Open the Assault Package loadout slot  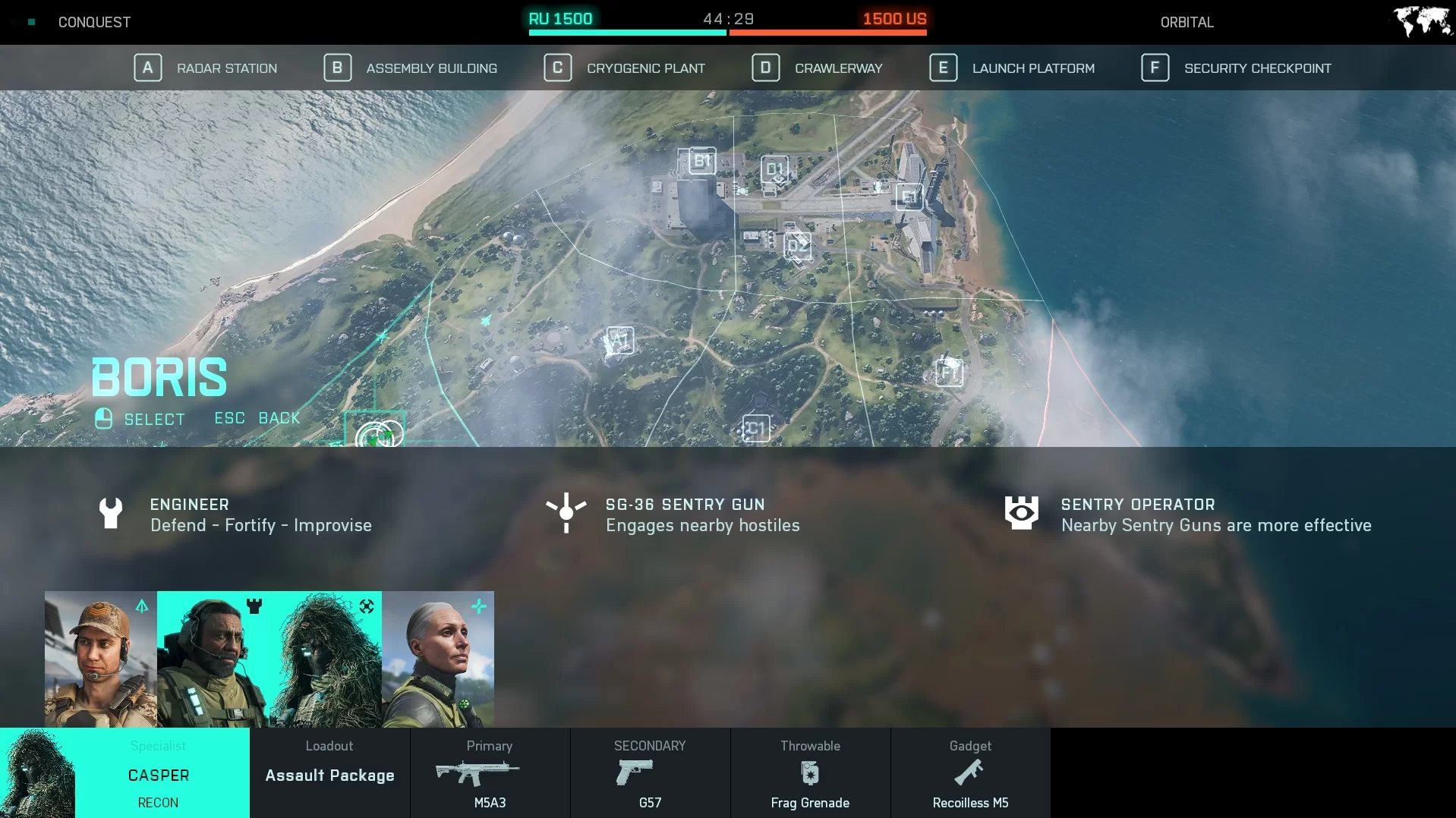(329, 773)
